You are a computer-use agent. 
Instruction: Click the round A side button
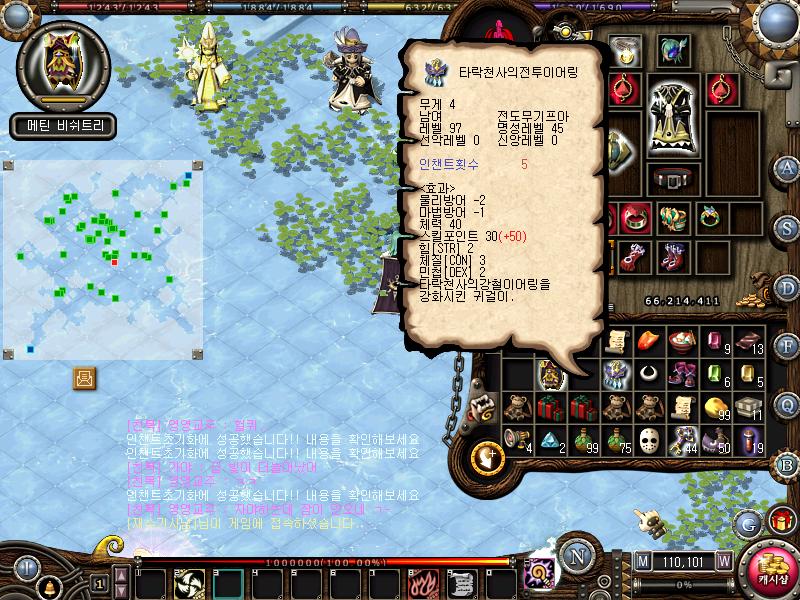click(787, 167)
